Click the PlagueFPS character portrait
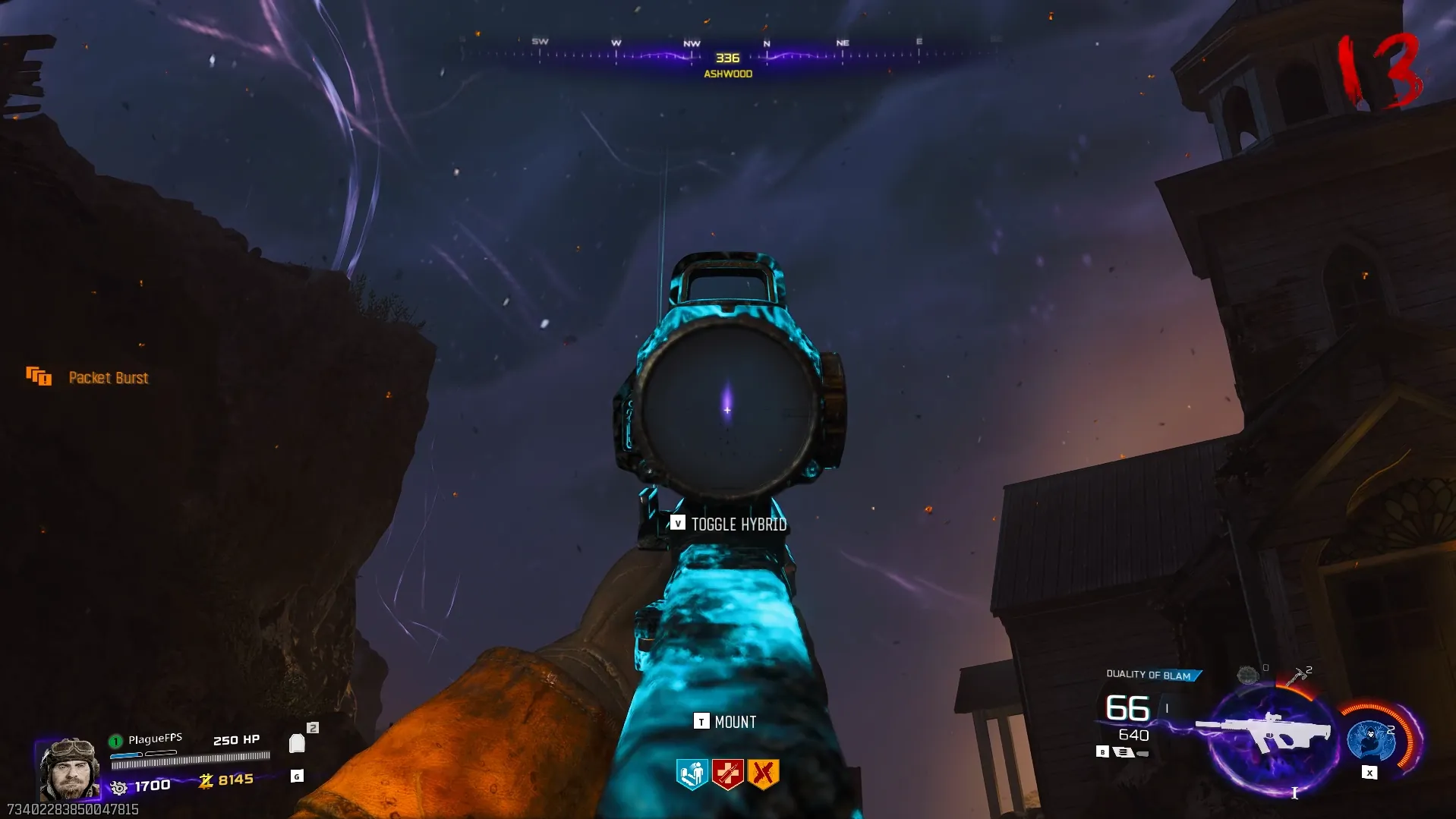 tap(68, 769)
